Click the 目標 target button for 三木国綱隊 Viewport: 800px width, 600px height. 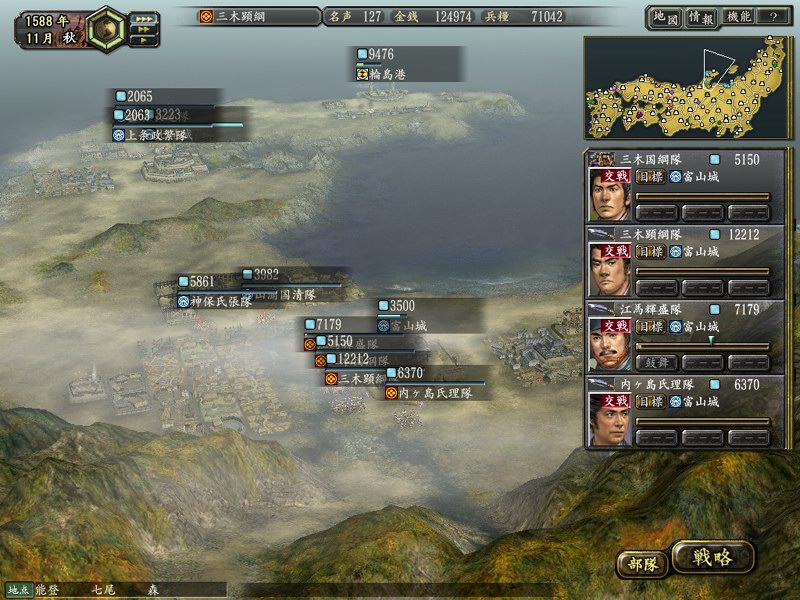point(650,177)
